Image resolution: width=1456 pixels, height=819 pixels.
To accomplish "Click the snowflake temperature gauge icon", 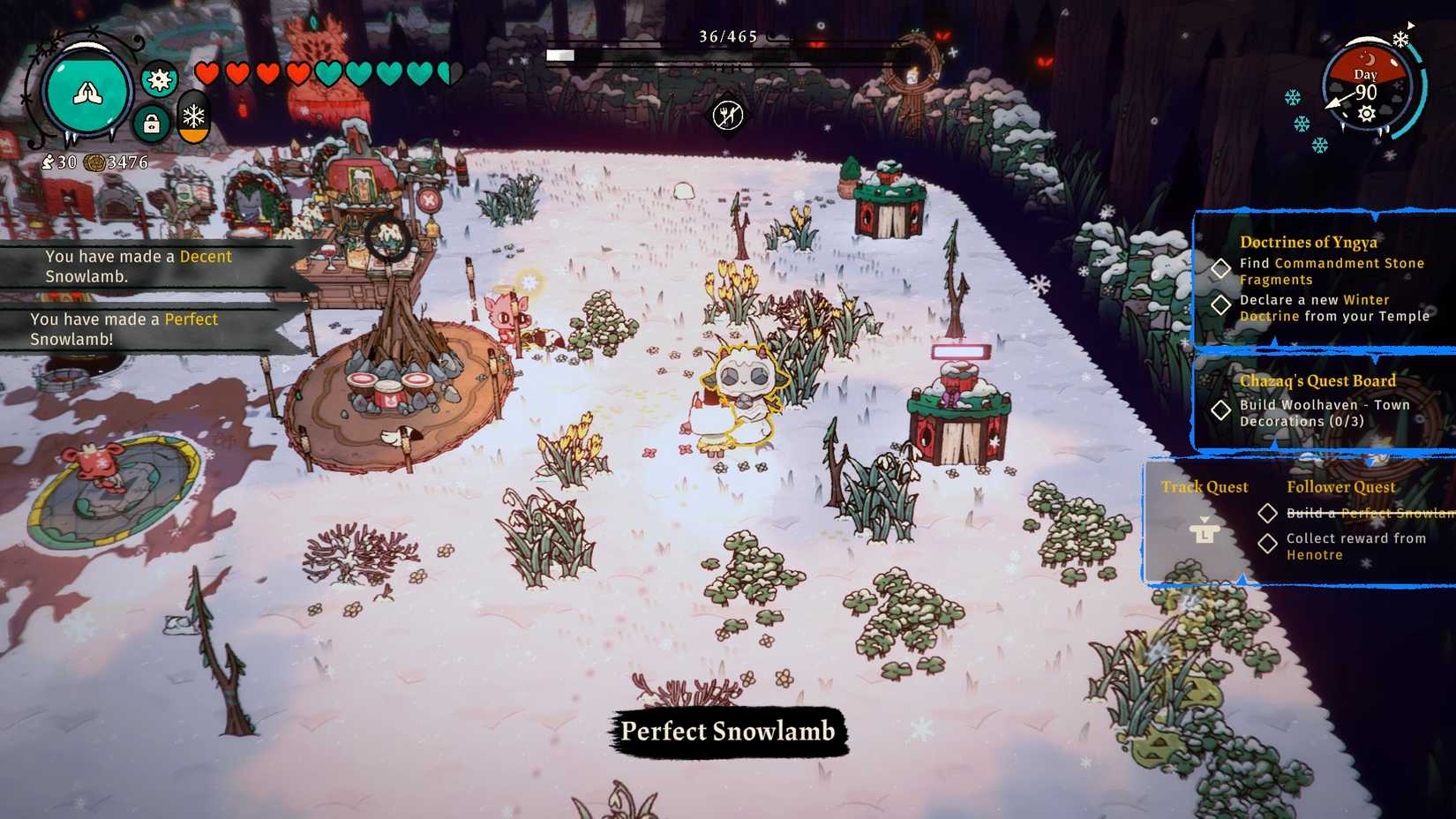I will tap(193, 116).
